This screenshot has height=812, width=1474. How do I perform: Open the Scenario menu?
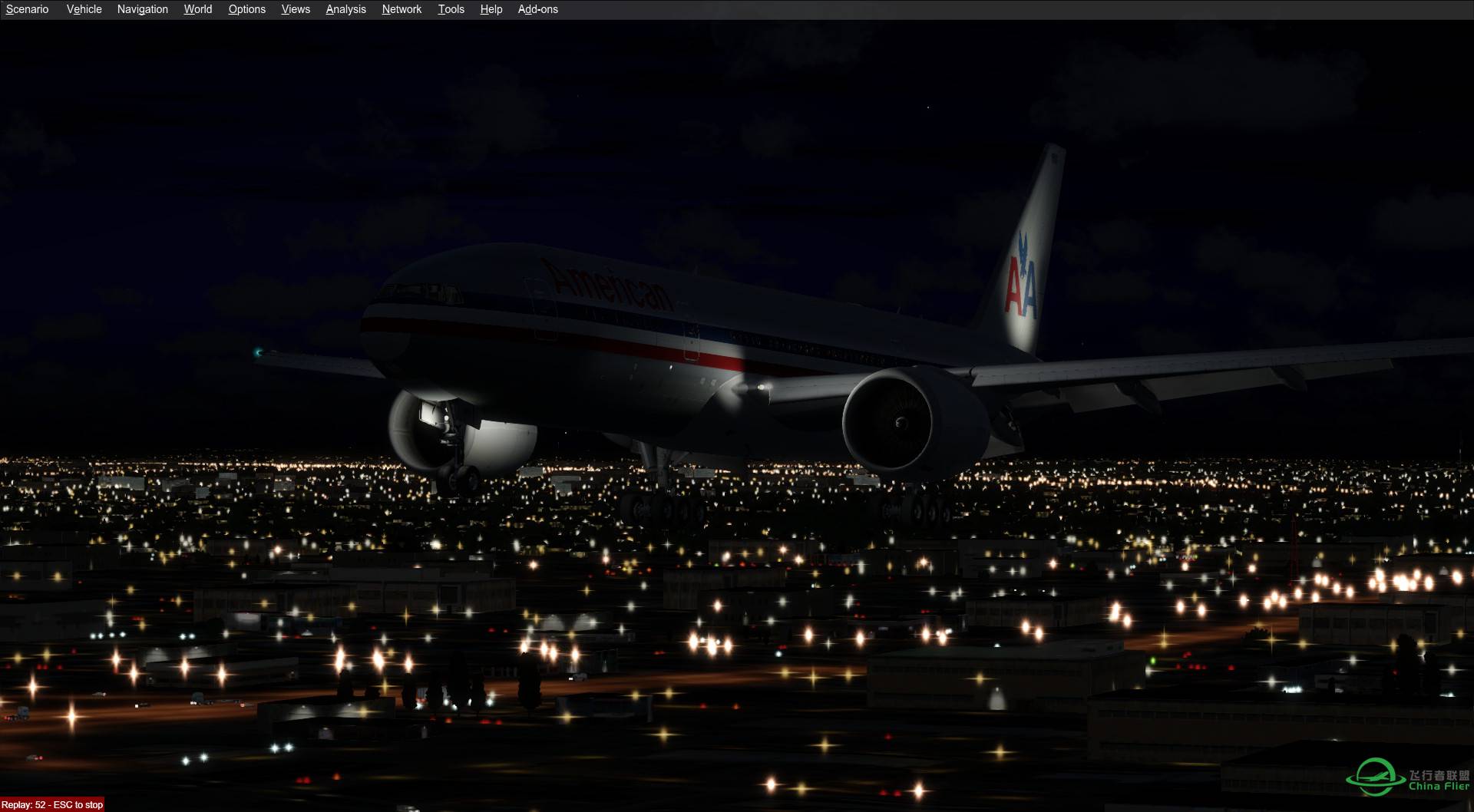[x=26, y=9]
